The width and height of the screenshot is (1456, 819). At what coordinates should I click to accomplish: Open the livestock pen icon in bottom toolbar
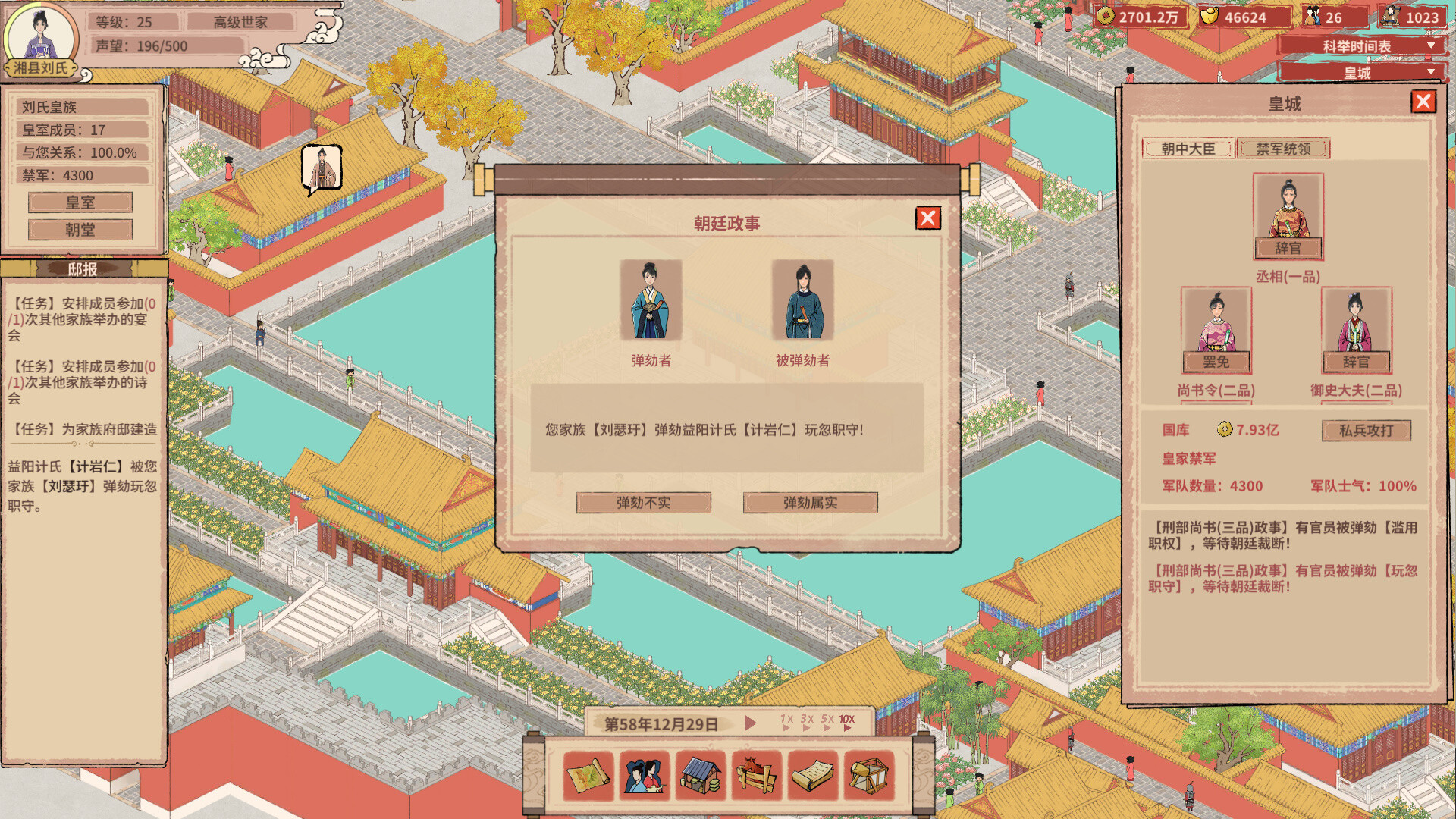tap(755, 775)
